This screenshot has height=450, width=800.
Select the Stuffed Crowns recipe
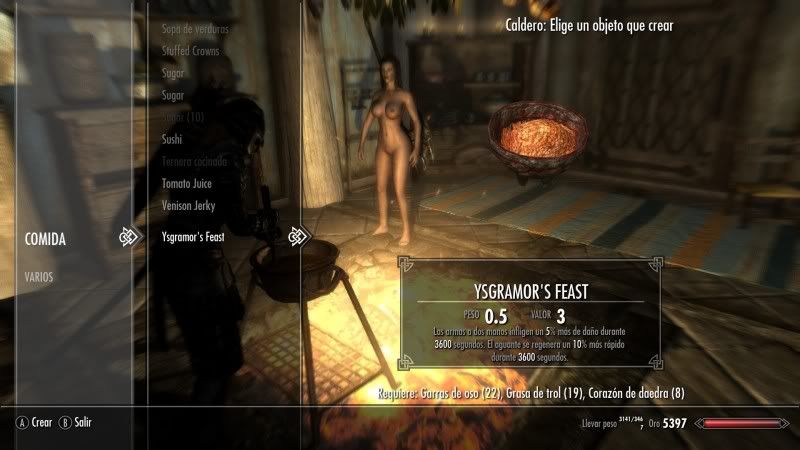190,50
